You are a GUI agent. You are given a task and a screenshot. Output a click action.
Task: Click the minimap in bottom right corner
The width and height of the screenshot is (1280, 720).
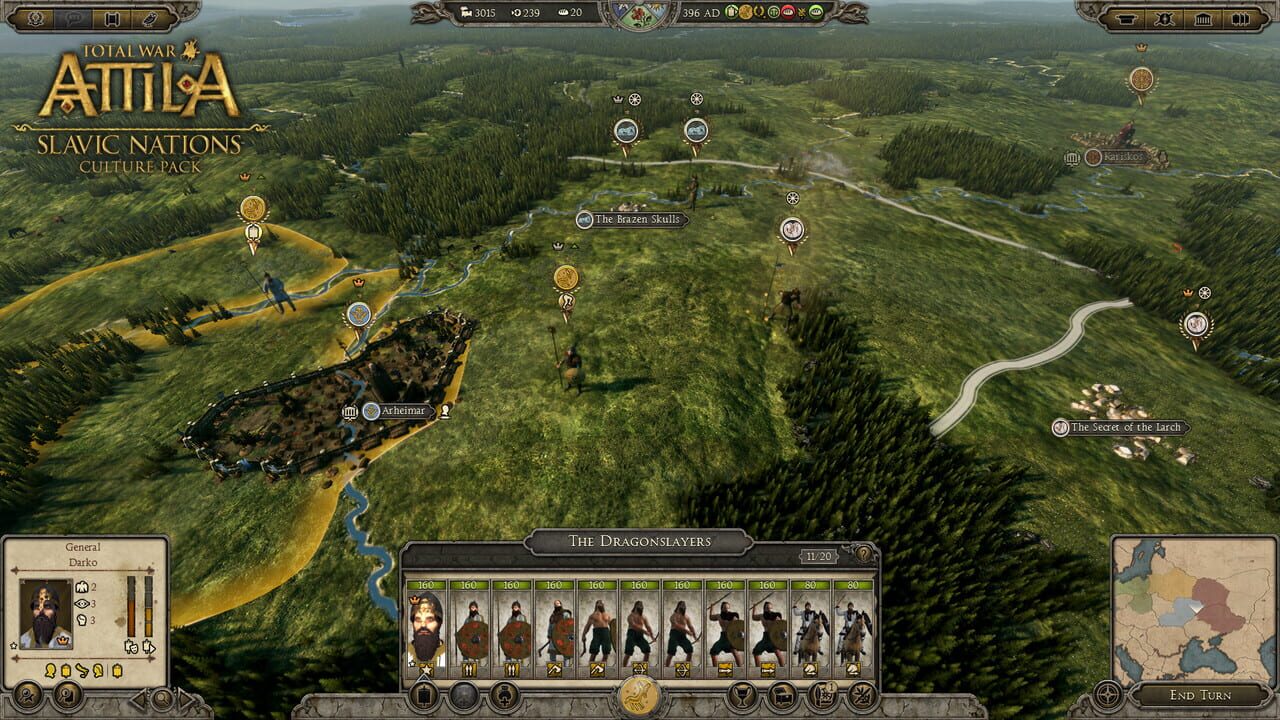pyautogui.click(x=1195, y=620)
